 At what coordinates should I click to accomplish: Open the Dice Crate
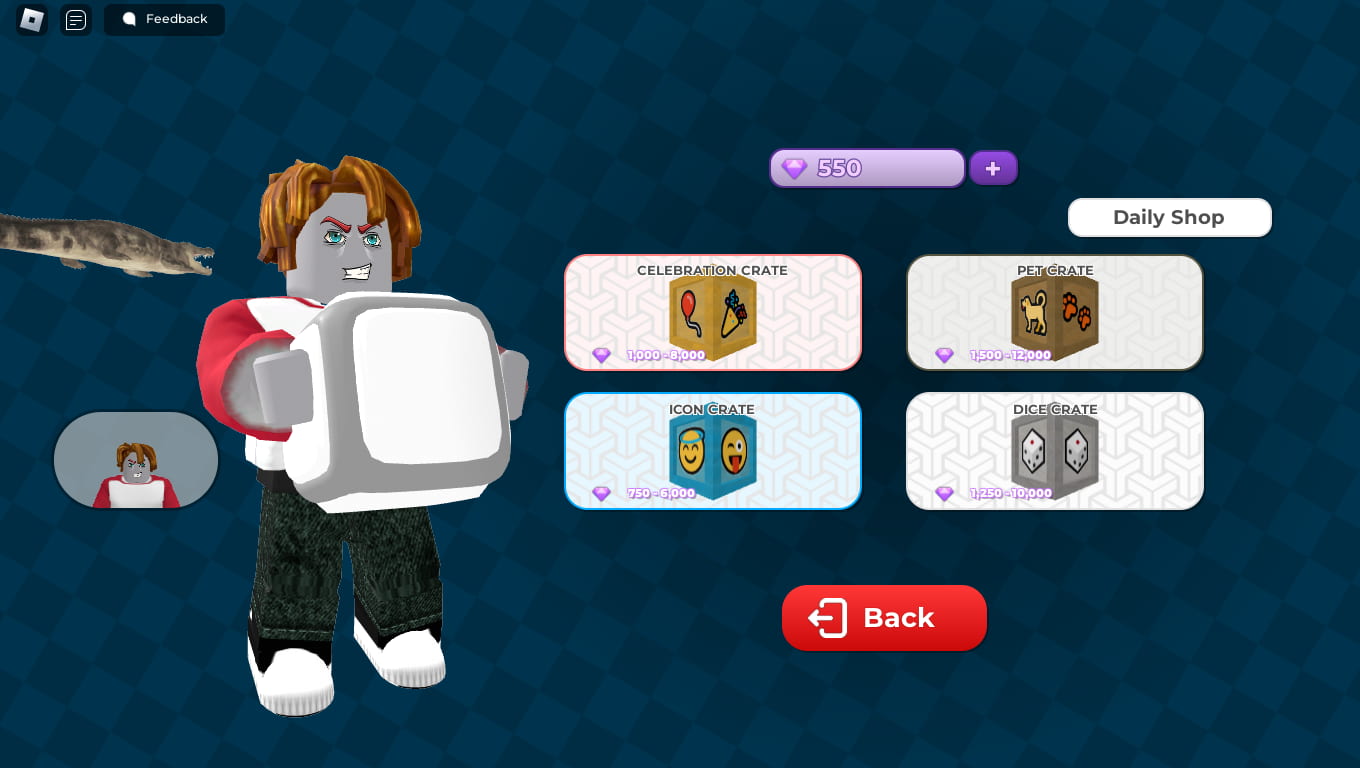1055,450
